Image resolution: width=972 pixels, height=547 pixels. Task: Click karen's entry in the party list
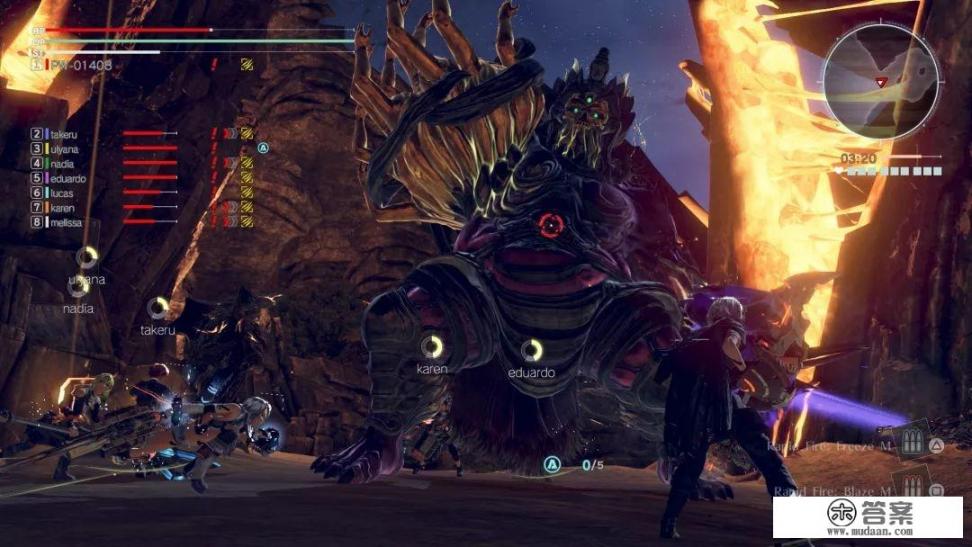point(61,208)
